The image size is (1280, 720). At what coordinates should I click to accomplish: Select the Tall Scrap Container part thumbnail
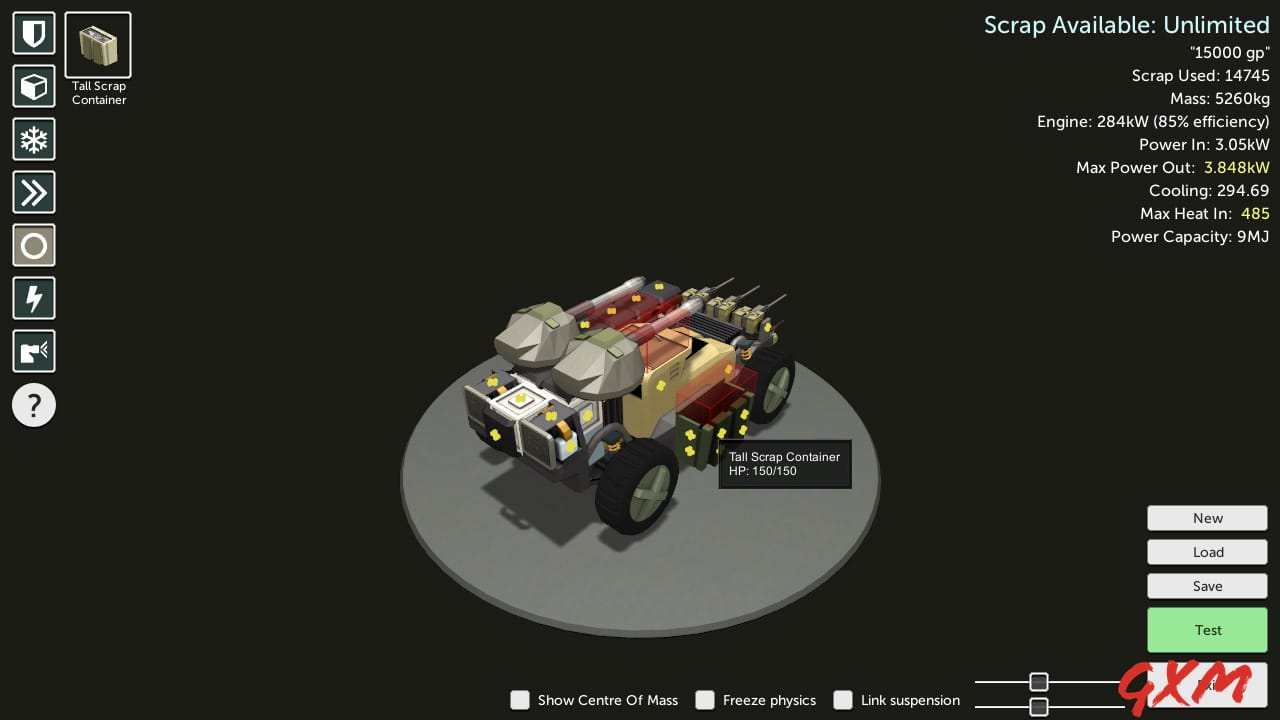[97, 43]
